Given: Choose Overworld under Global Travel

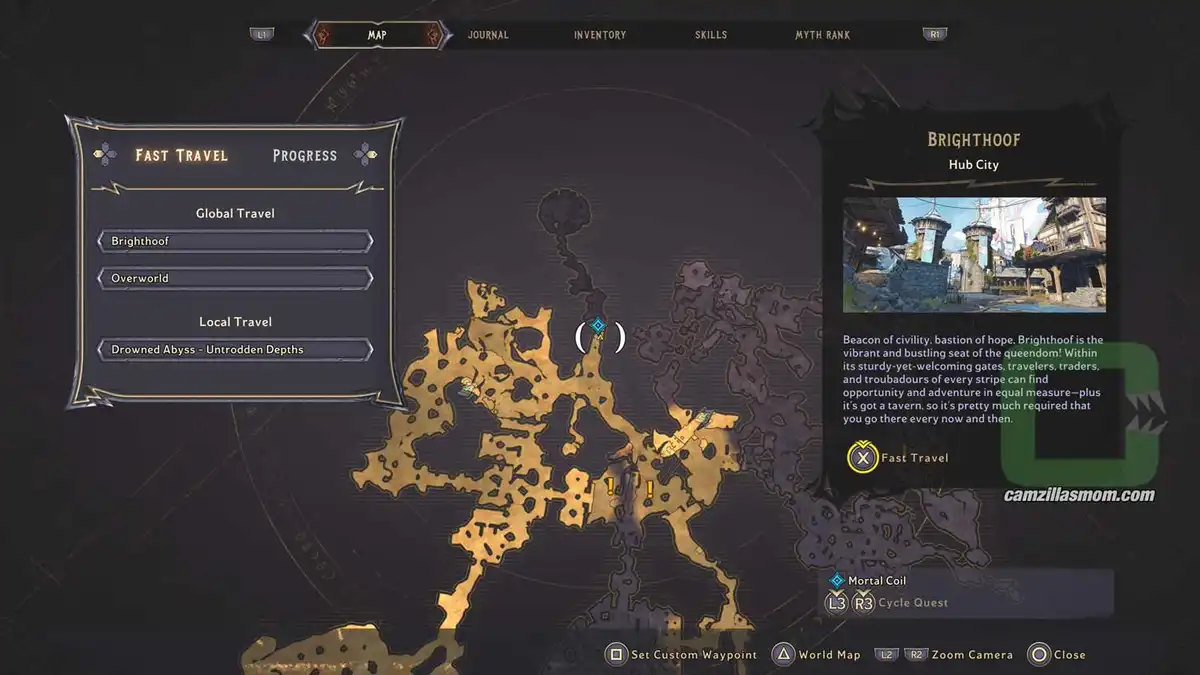Looking at the screenshot, I should coord(235,278).
